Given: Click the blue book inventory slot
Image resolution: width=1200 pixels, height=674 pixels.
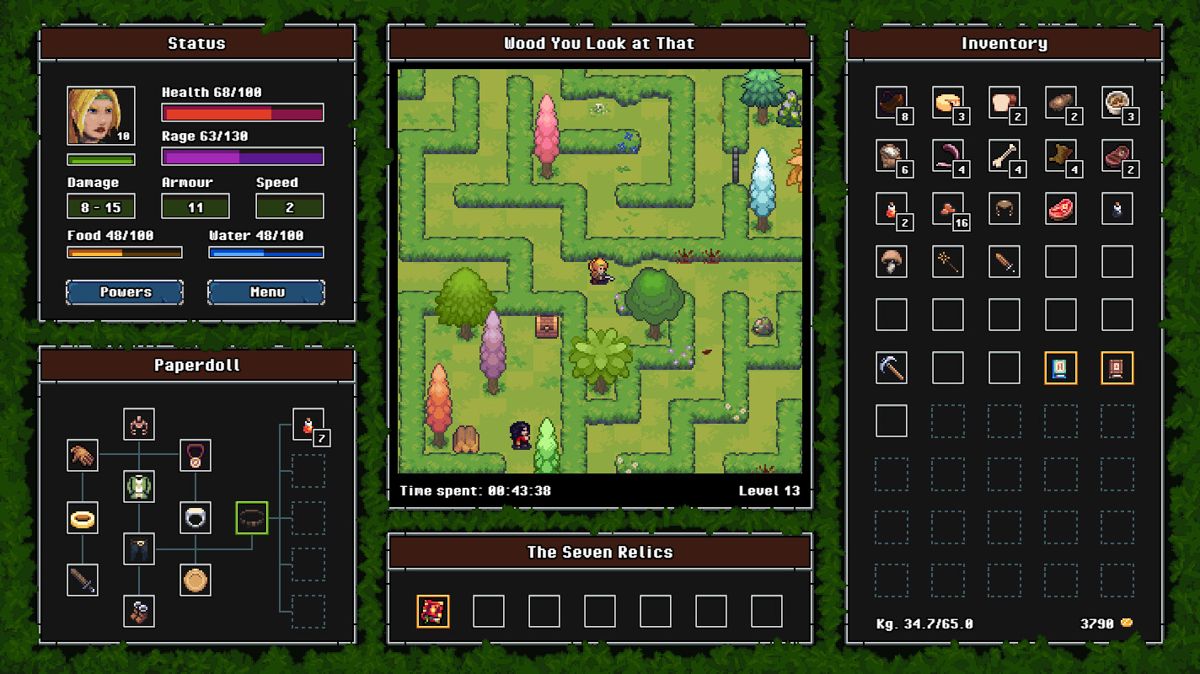Looking at the screenshot, I should 1060,368.
